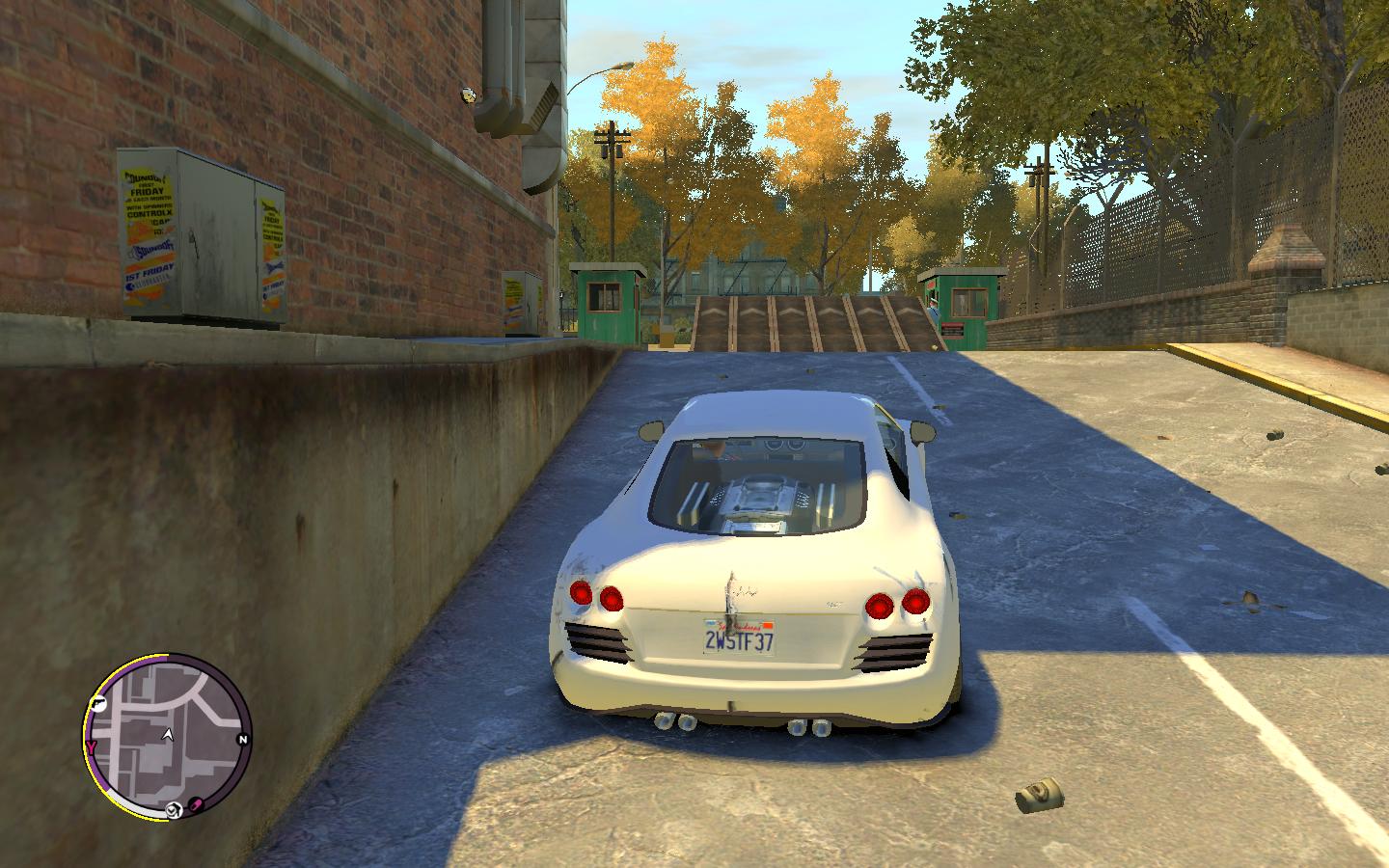Click the pink Y marker on minimap
Screen dimensions: 1389x868
pyautogui.click(x=92, y=747)
